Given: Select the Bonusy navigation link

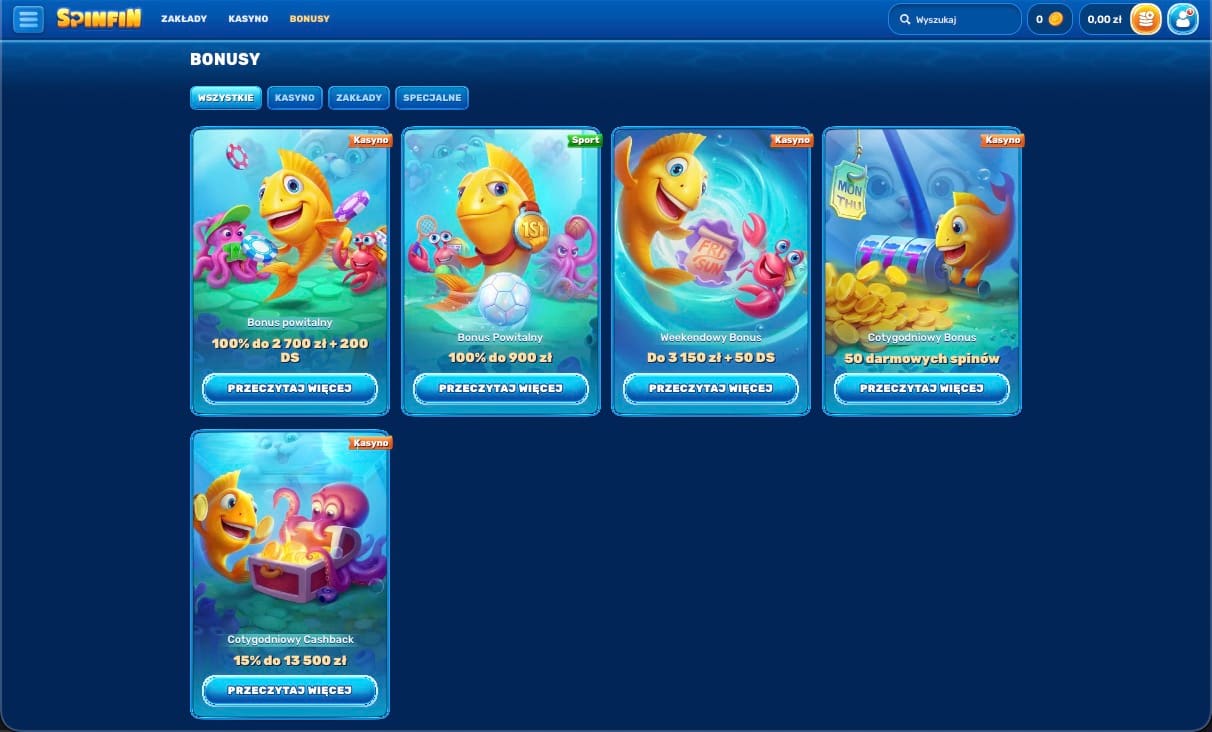Looking at the screenshot, I should (310, 19).
